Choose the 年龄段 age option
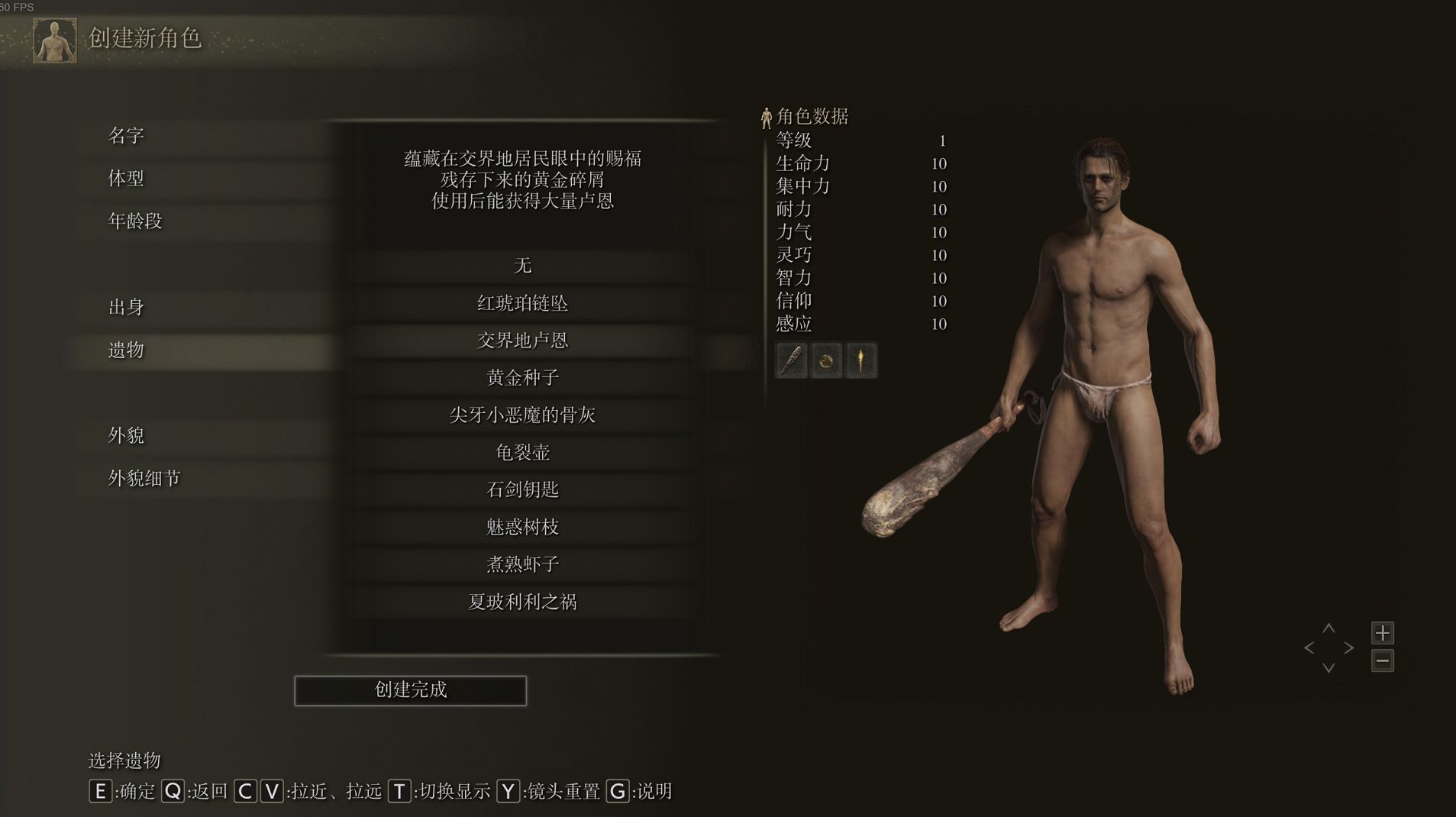The image size is (1456, 817). click(x=136, y=221)
